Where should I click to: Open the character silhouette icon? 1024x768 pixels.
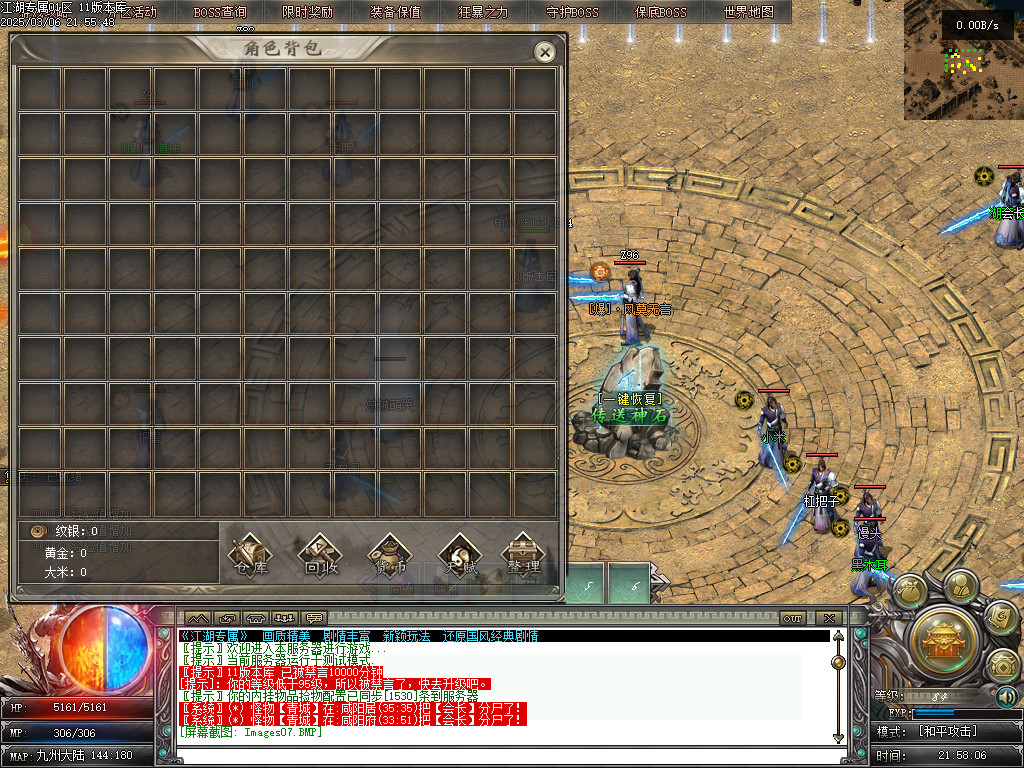pyautogui.click(x=960, y=585)
